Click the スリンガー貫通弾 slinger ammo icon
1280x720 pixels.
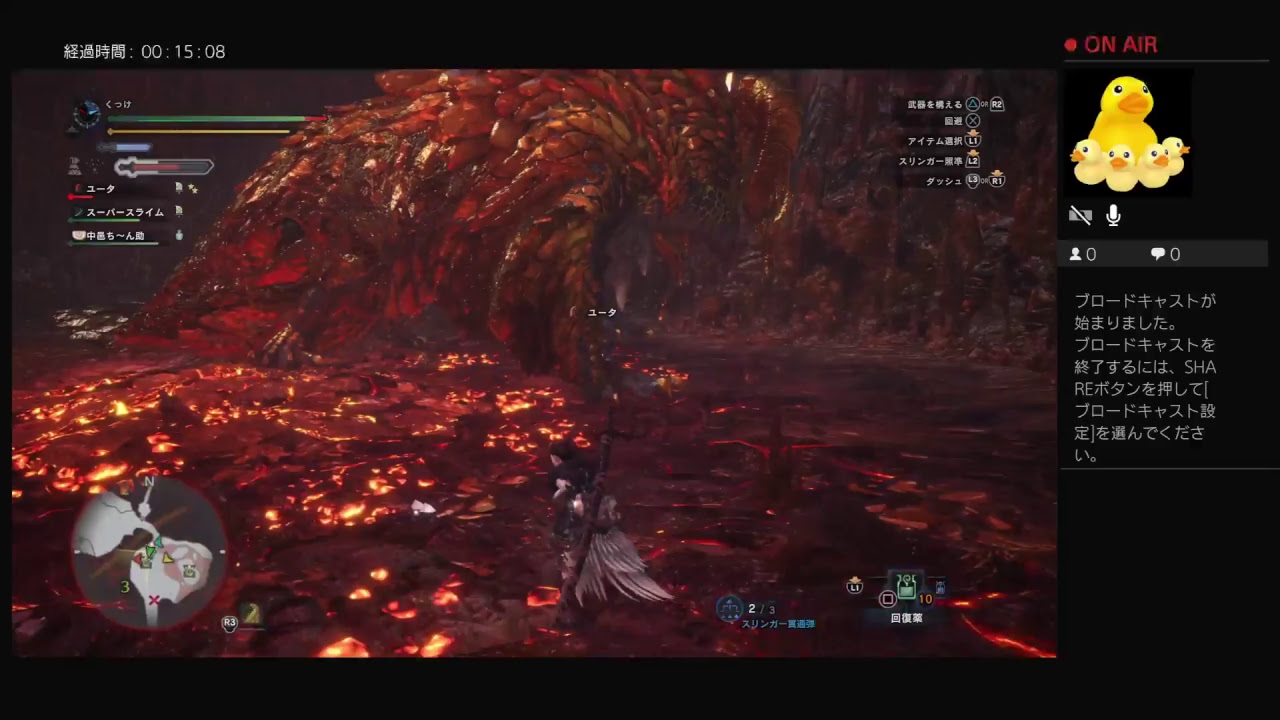point(730,608)
